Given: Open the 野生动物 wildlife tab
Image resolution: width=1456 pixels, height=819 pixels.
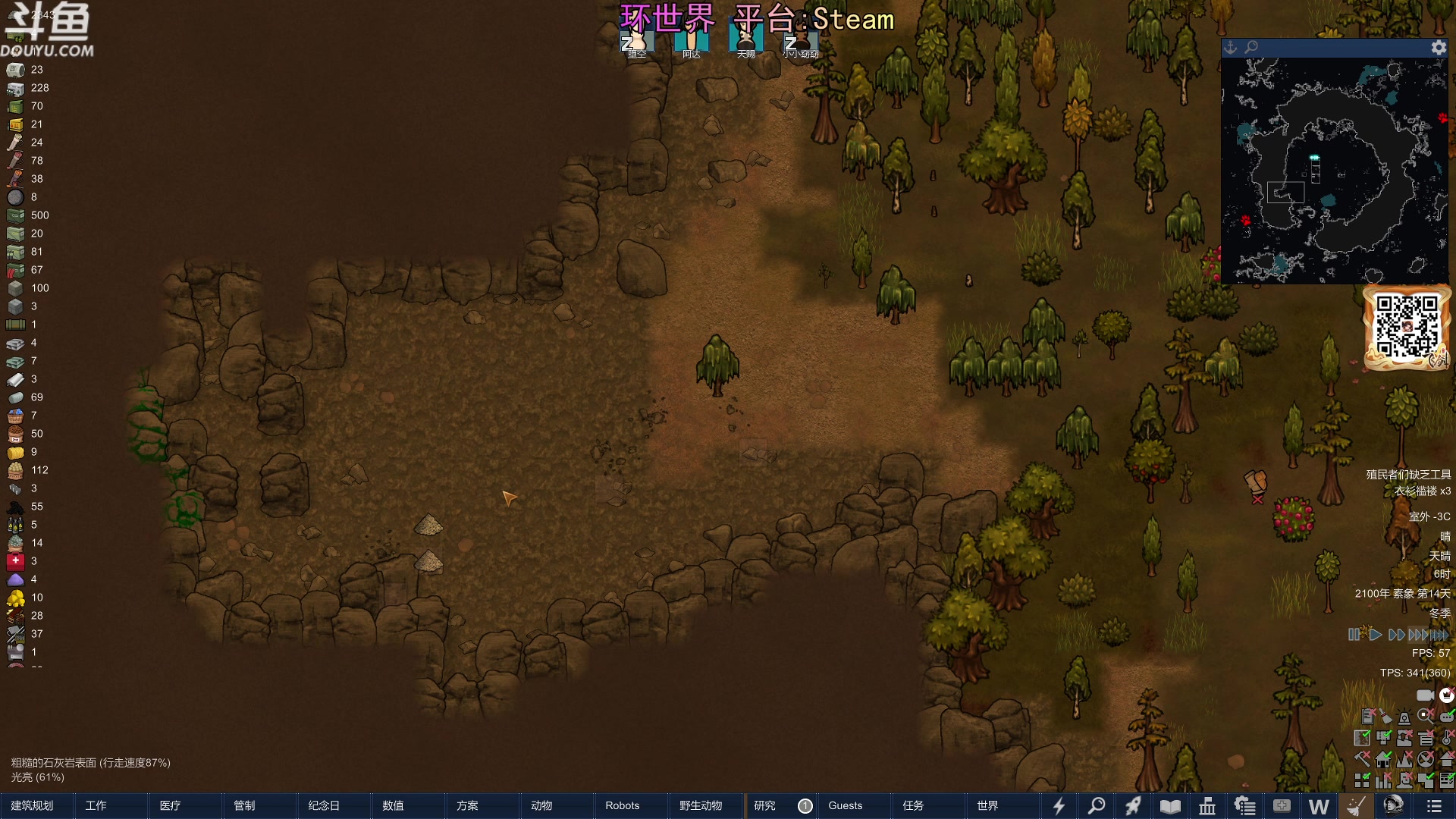Looking at the screenshot, I should pyautogui.click(x=701, y=805).
